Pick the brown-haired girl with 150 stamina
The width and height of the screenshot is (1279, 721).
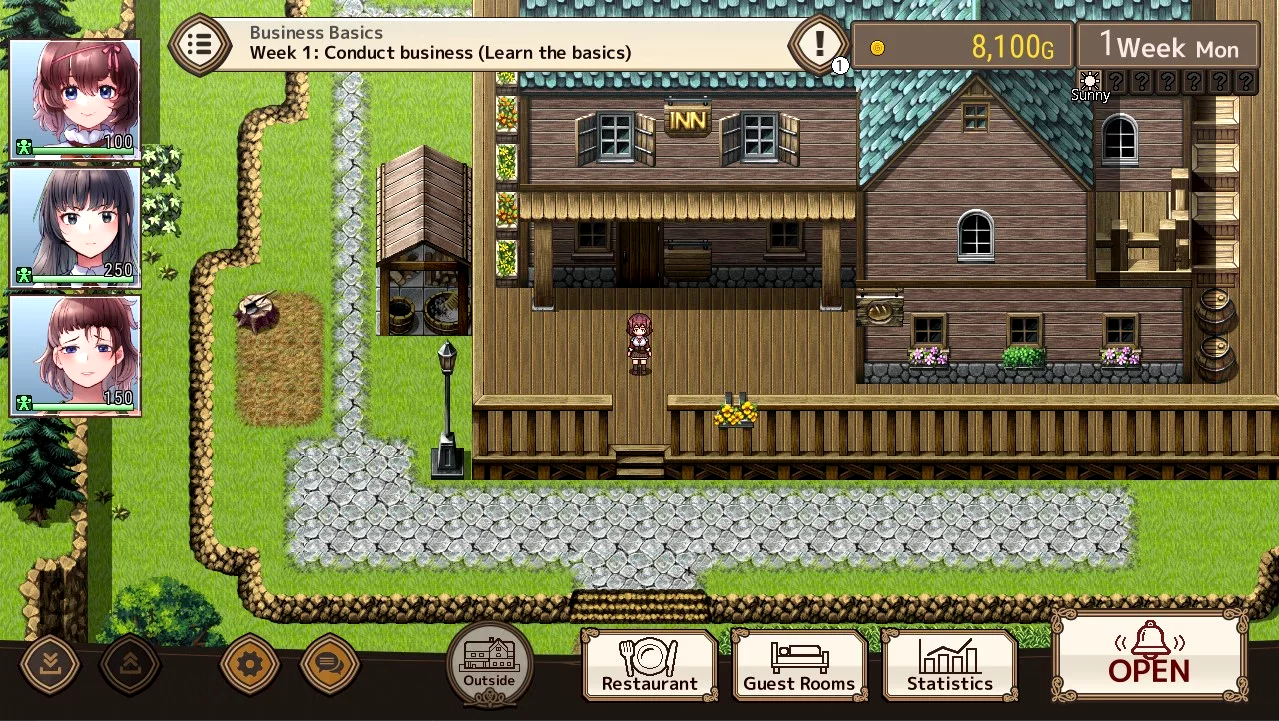tap(75, 355)
